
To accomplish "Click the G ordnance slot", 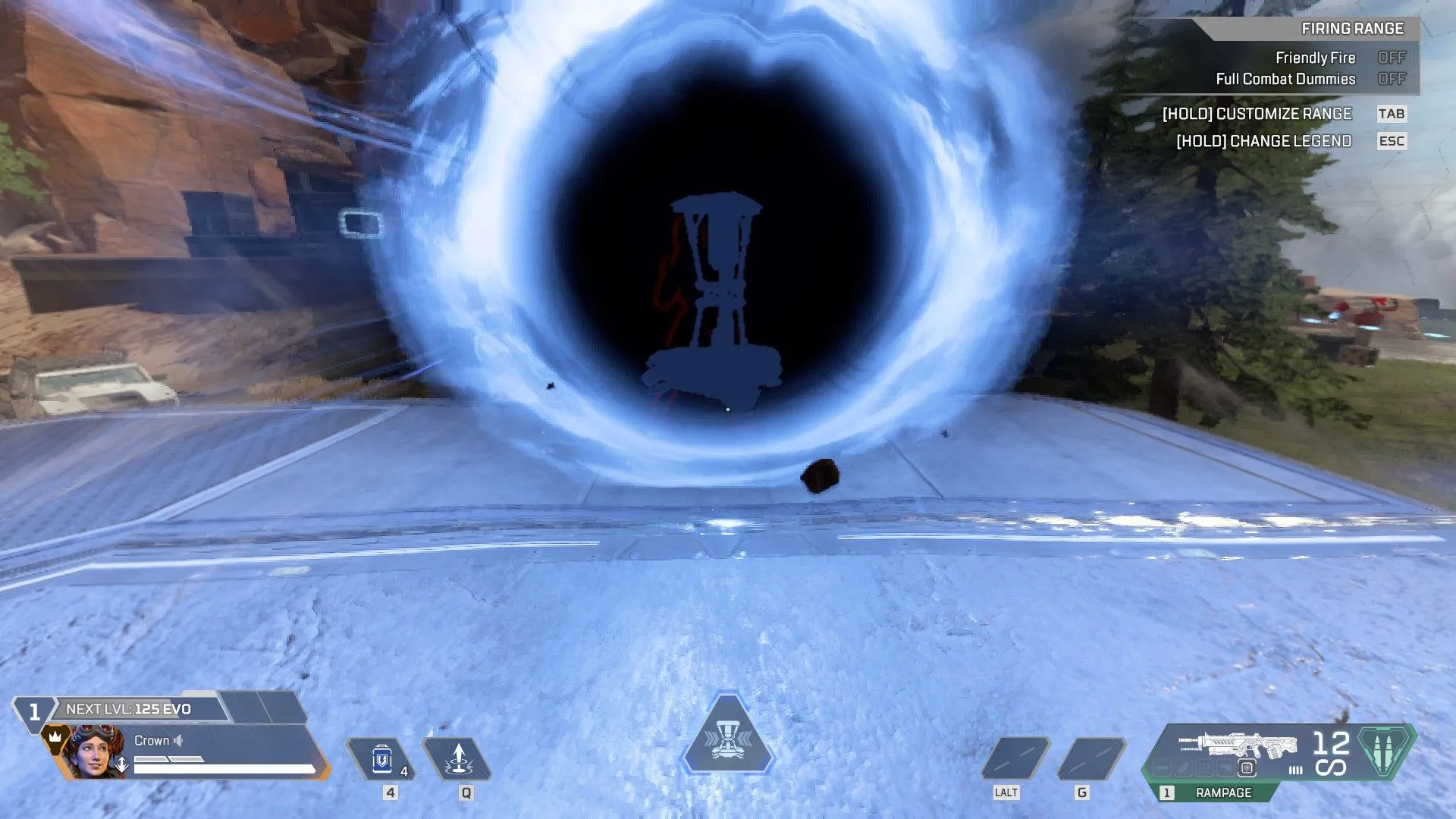I will point(1092,758).
